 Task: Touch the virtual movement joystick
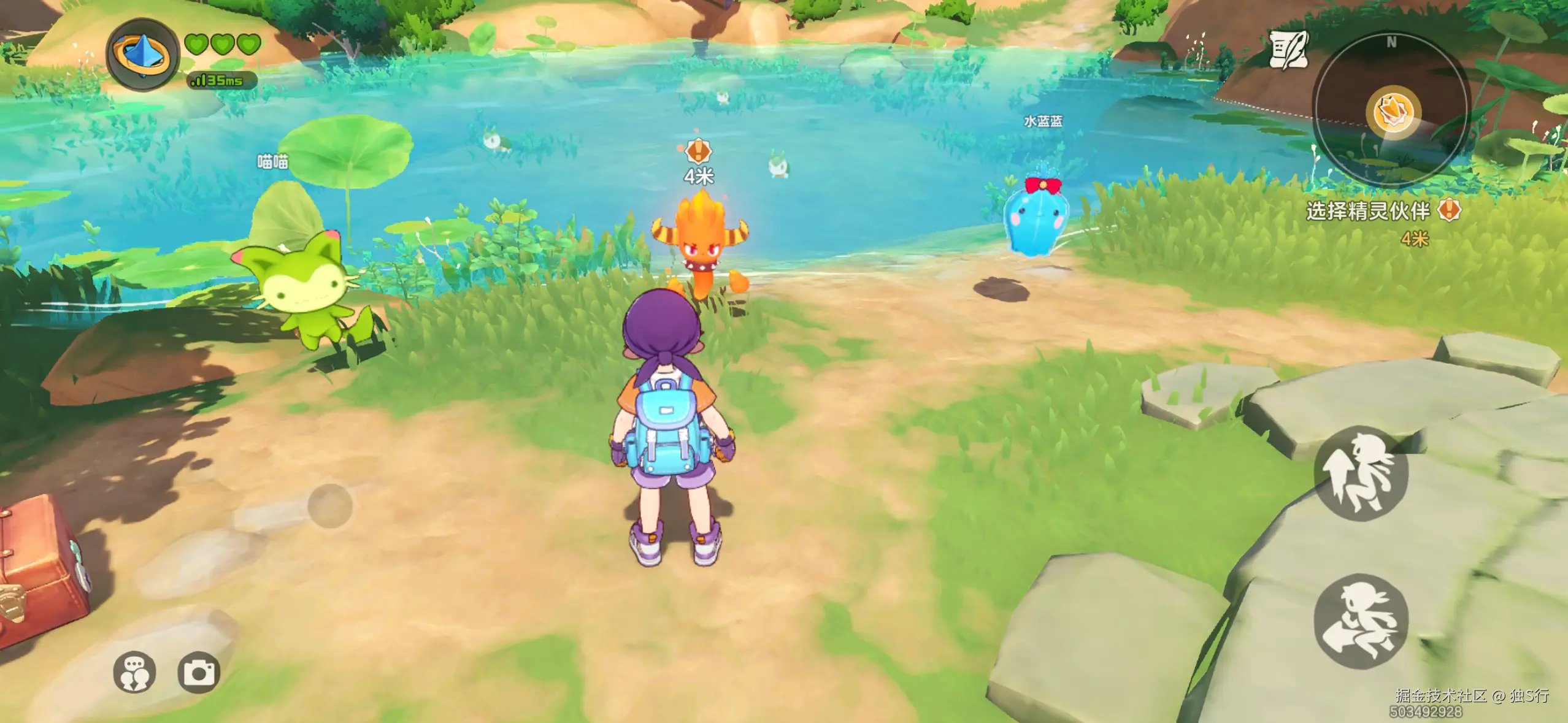[x=330, y=506]
